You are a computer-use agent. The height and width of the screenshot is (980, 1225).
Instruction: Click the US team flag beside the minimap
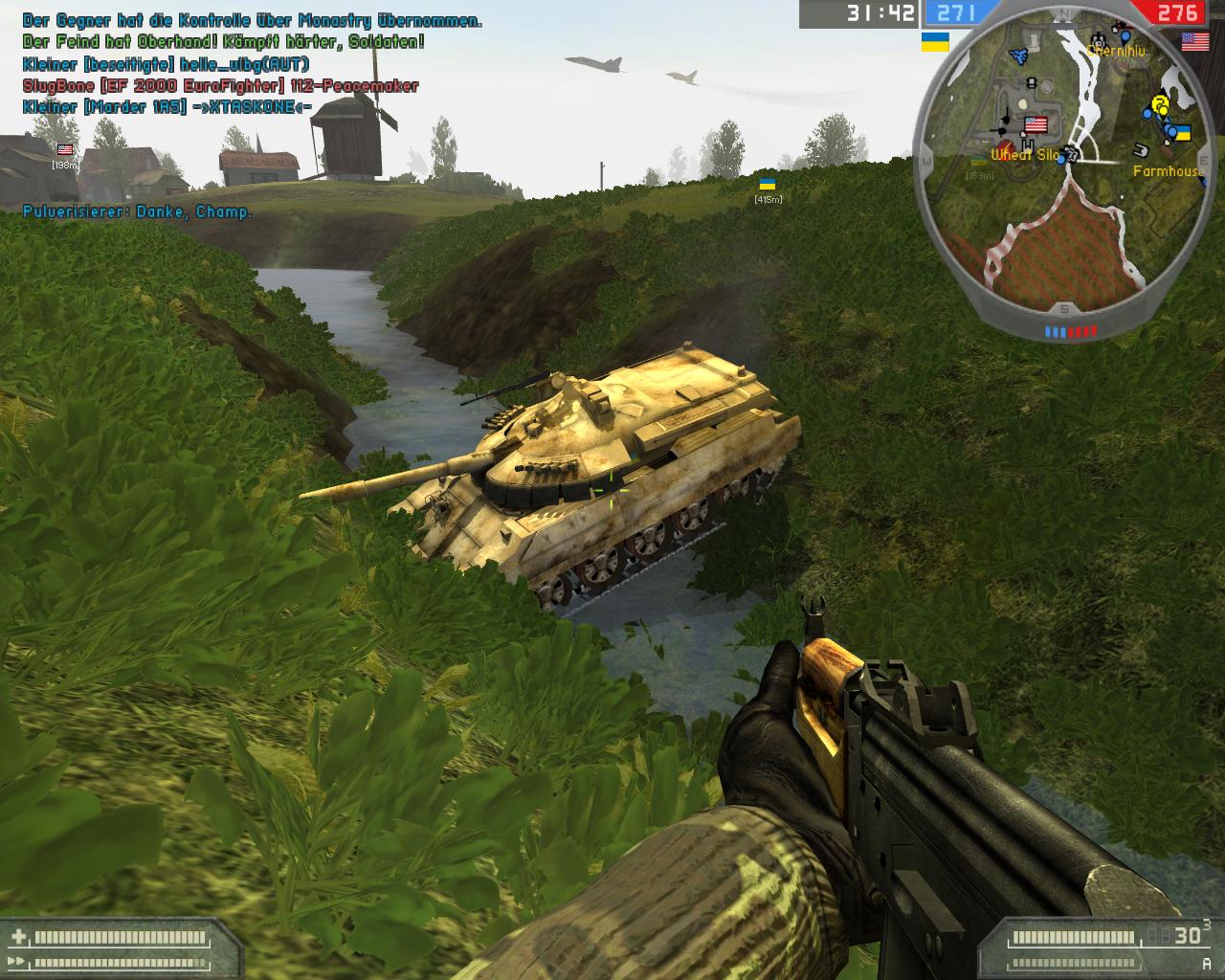[x=1194, y=41]
